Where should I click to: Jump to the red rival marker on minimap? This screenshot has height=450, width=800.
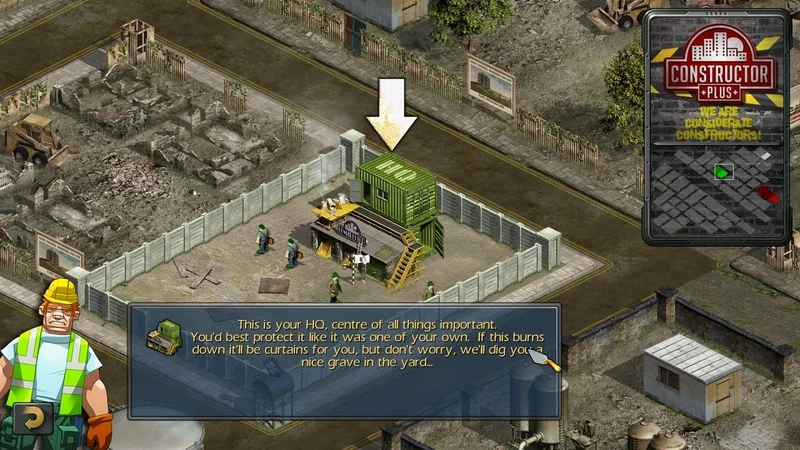[767, 193]
